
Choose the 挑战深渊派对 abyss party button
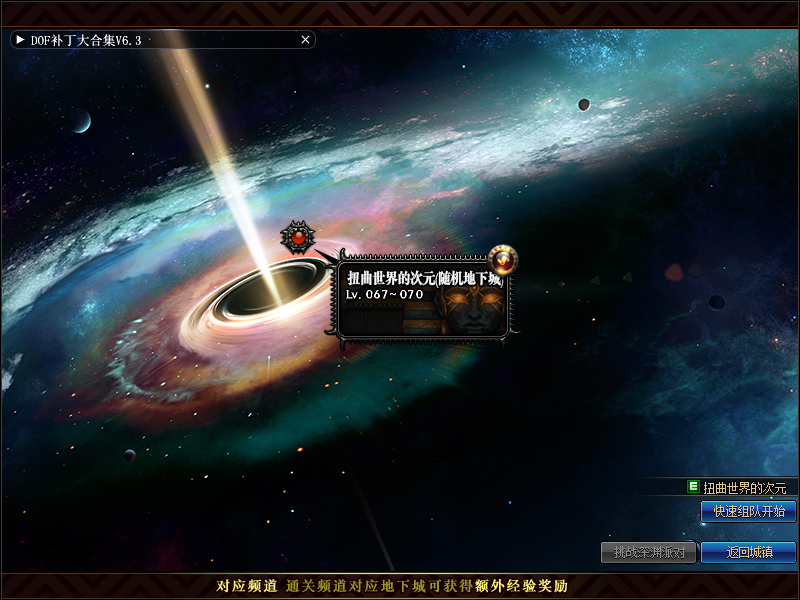tap(649, 552)
